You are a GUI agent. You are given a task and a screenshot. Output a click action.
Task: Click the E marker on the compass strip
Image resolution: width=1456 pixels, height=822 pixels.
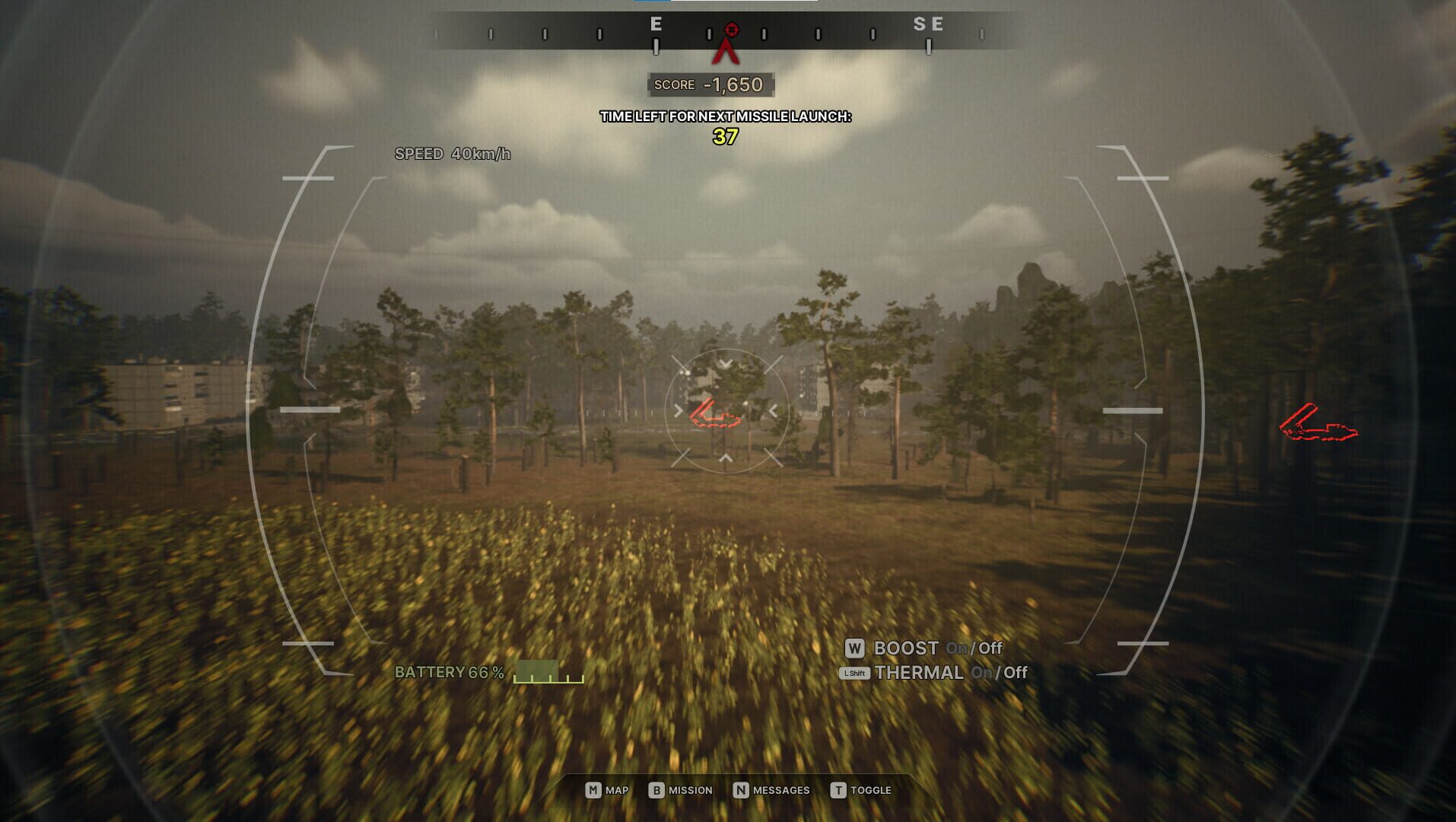tap(655, 24)
